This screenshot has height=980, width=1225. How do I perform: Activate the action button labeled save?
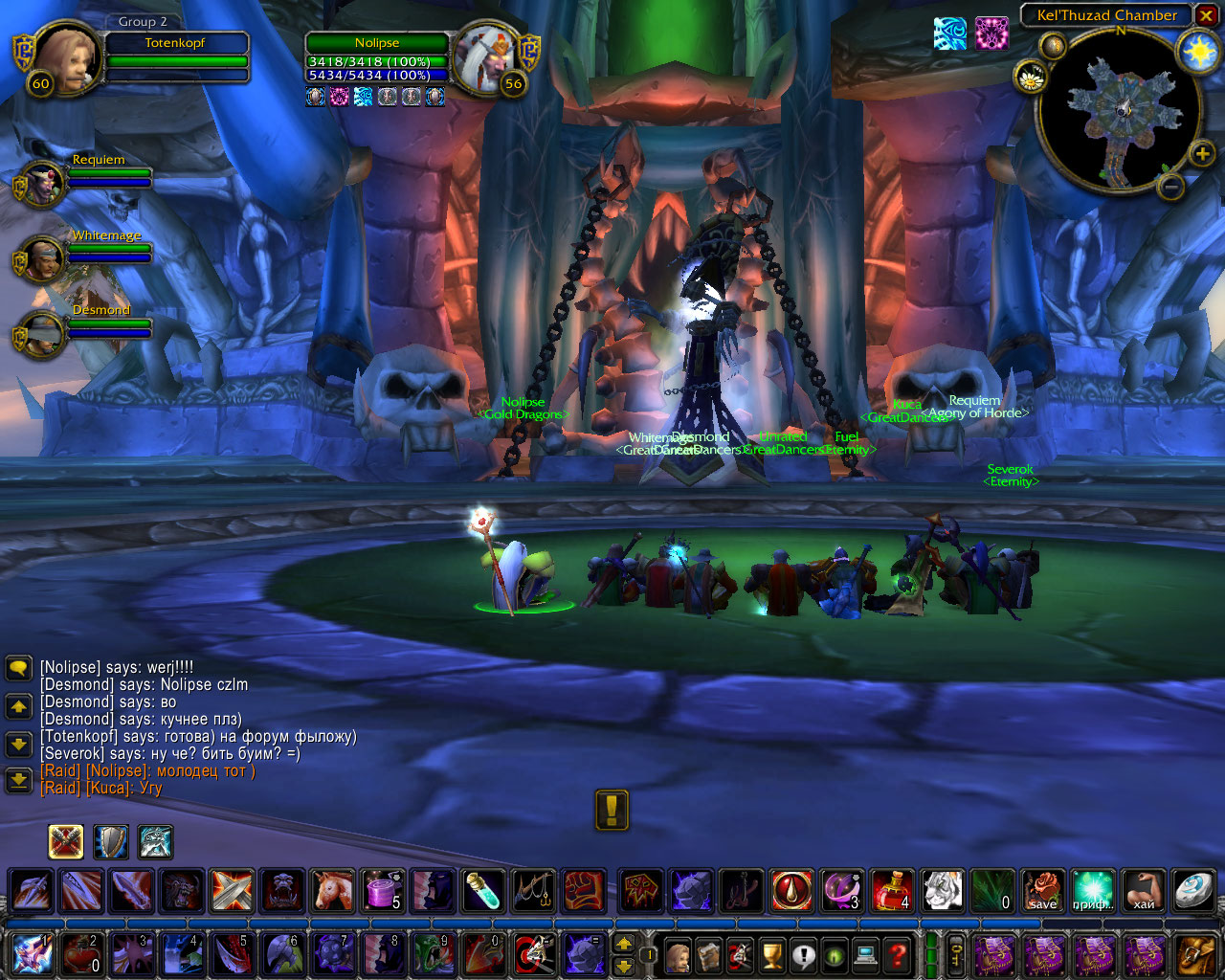[1042, 891]
